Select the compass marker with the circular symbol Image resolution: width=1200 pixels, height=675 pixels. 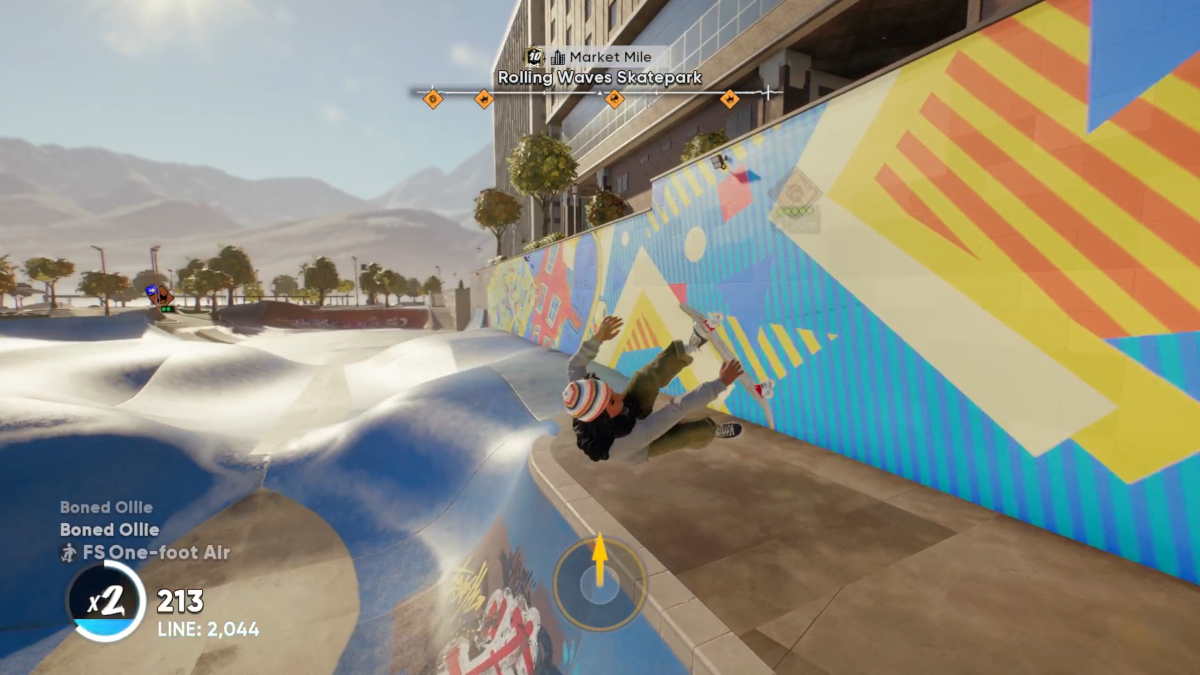point(432,98)
